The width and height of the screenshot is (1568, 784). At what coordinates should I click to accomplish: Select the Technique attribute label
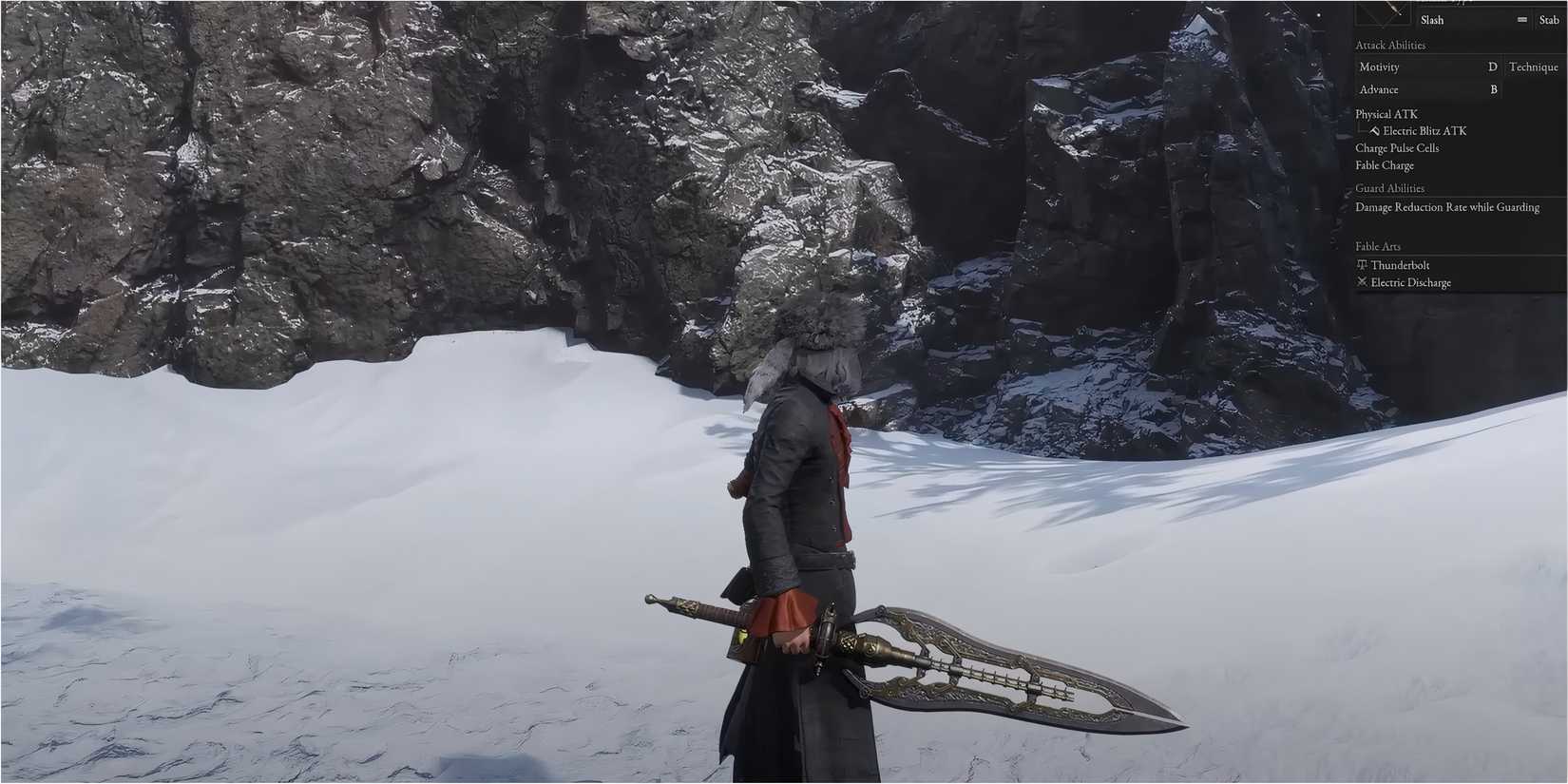pos(1533,67)
